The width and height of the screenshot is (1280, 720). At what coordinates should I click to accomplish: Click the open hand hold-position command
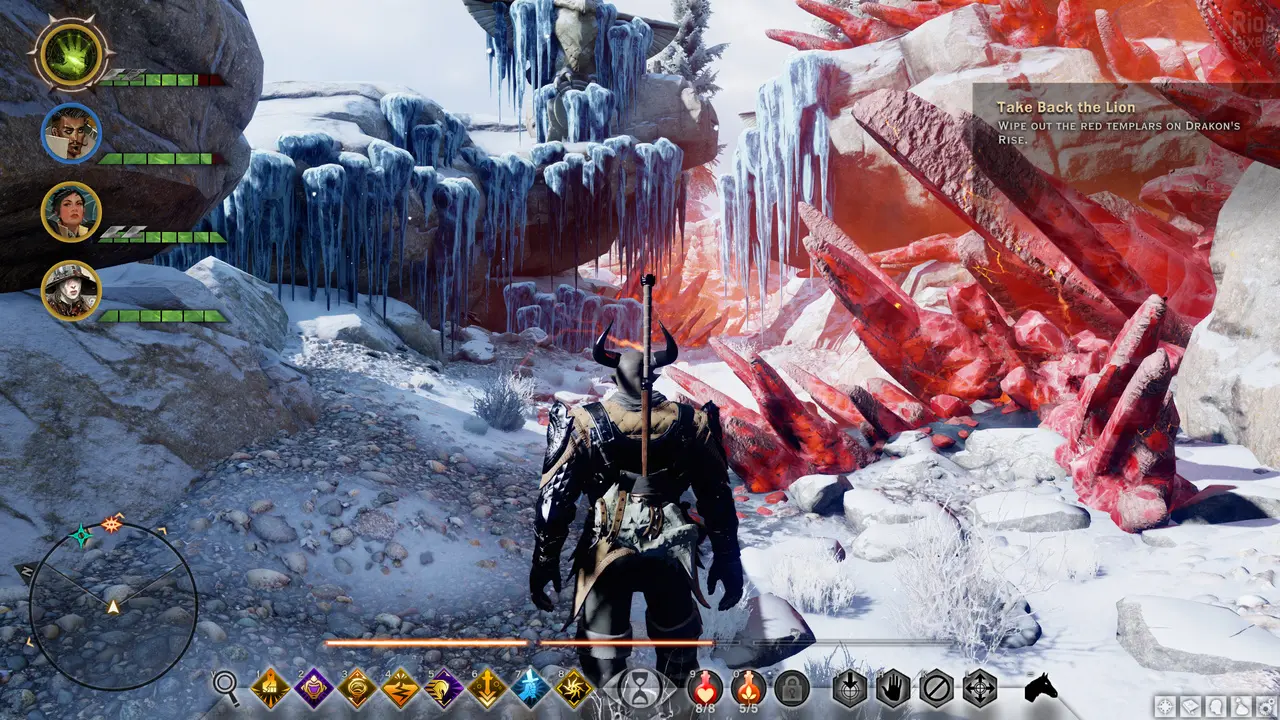click(893, 688)
